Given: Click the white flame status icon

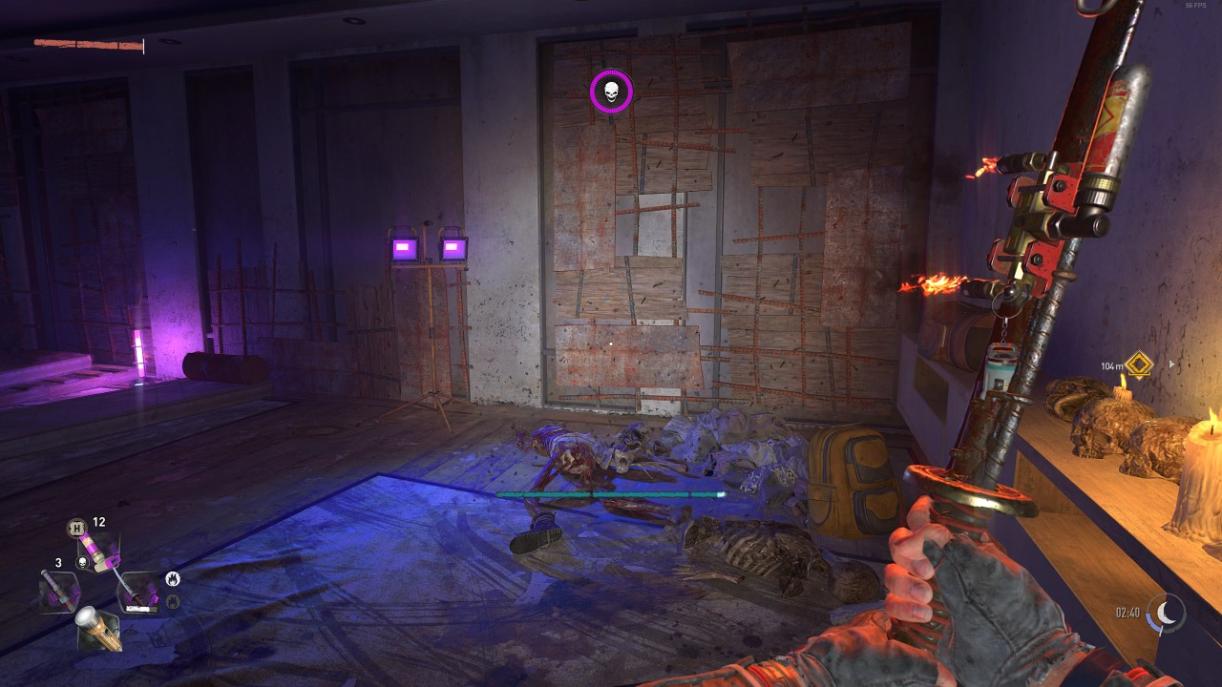Looking at the screenshot, I should (172, 578).
